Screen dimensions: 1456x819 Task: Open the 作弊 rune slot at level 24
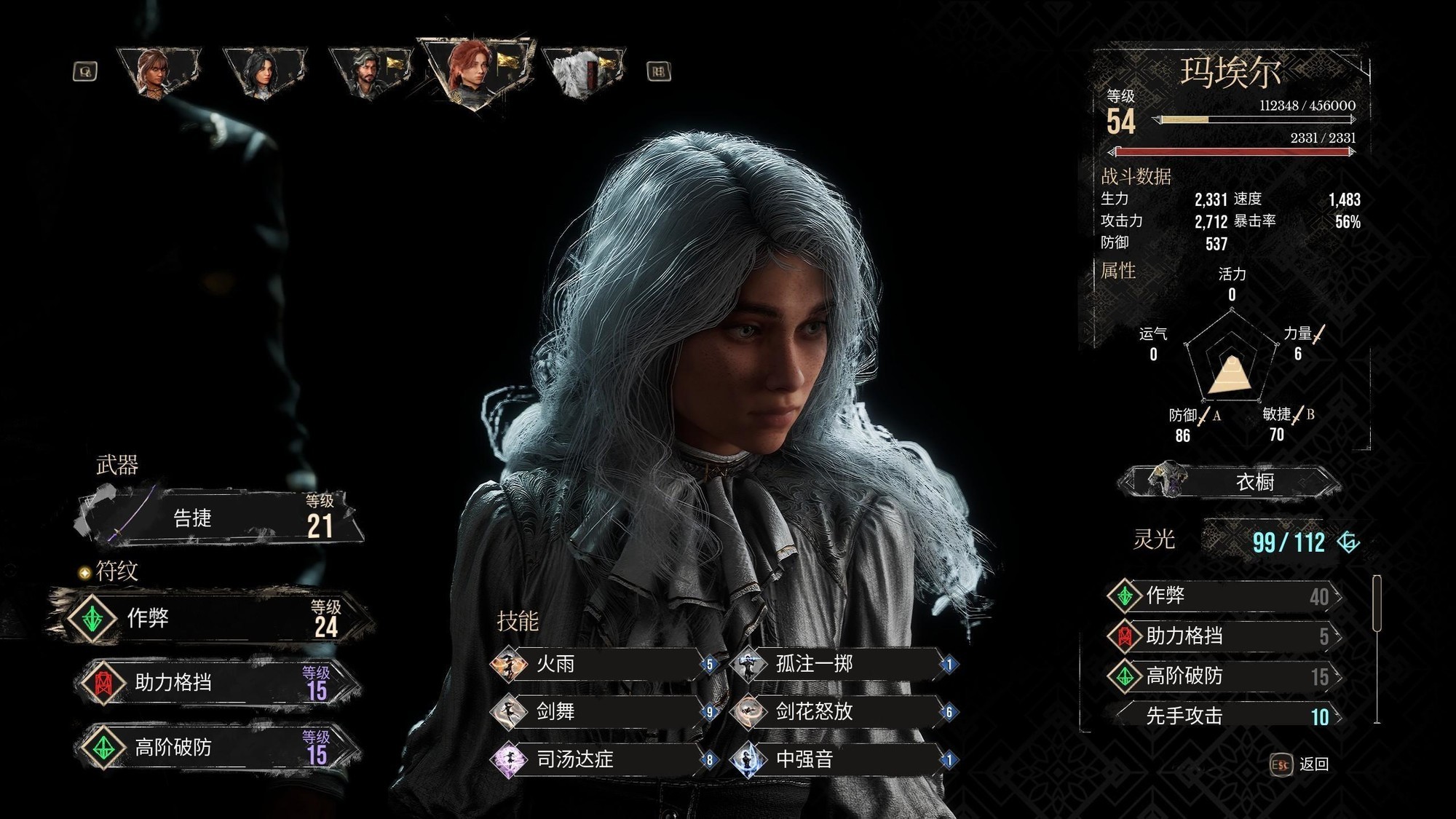[211, 619]
